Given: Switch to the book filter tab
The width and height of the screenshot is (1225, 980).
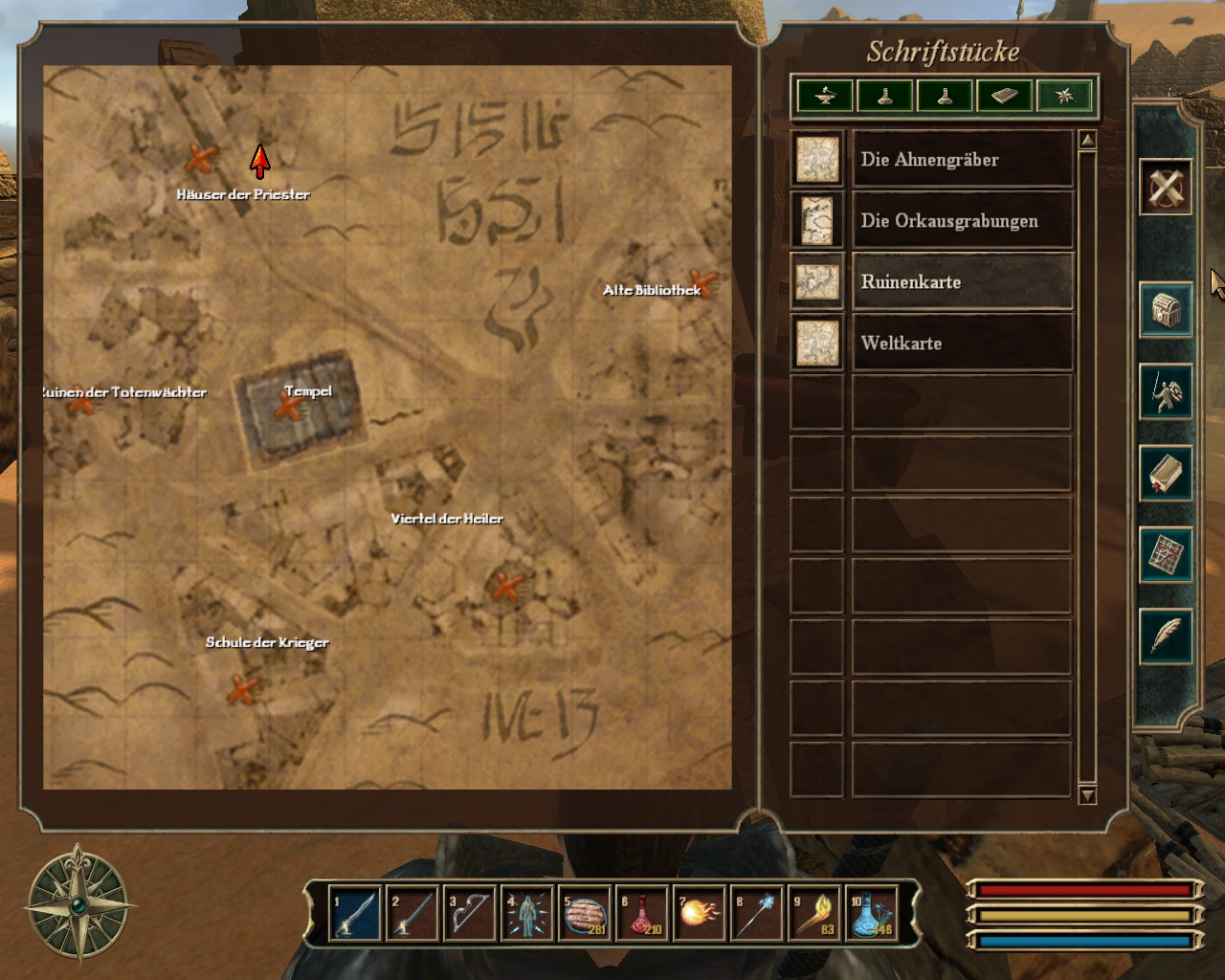Looking at the screenshot, I should click(x=1004, y=96).
